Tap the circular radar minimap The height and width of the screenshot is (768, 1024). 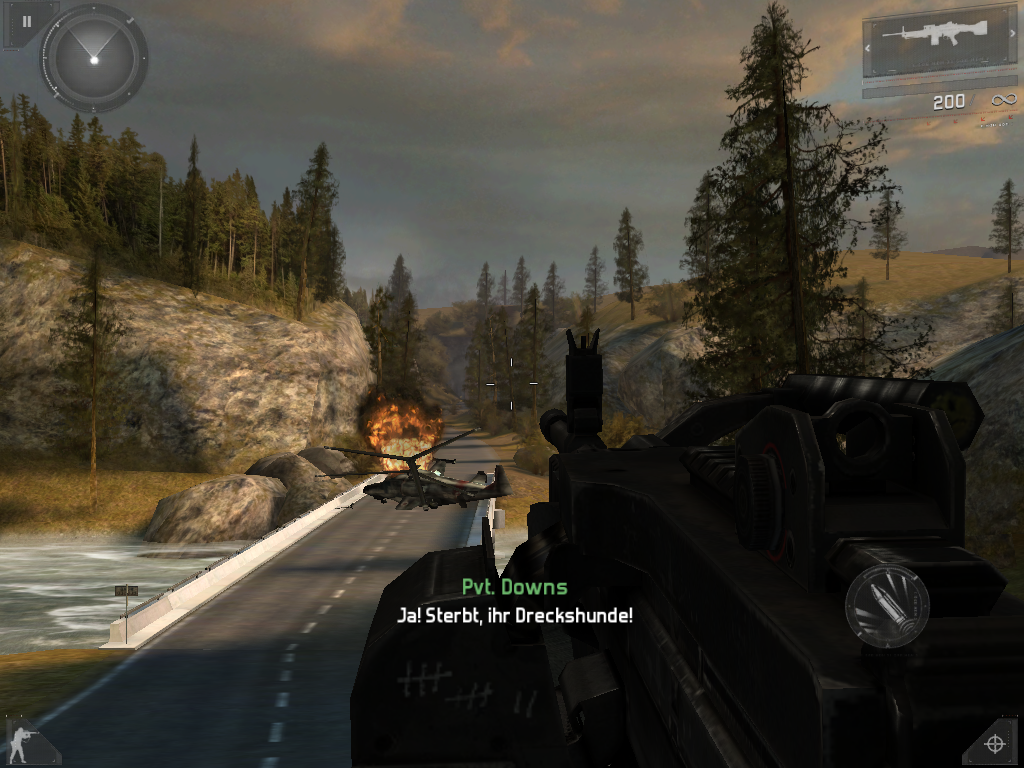pos(93,59)
